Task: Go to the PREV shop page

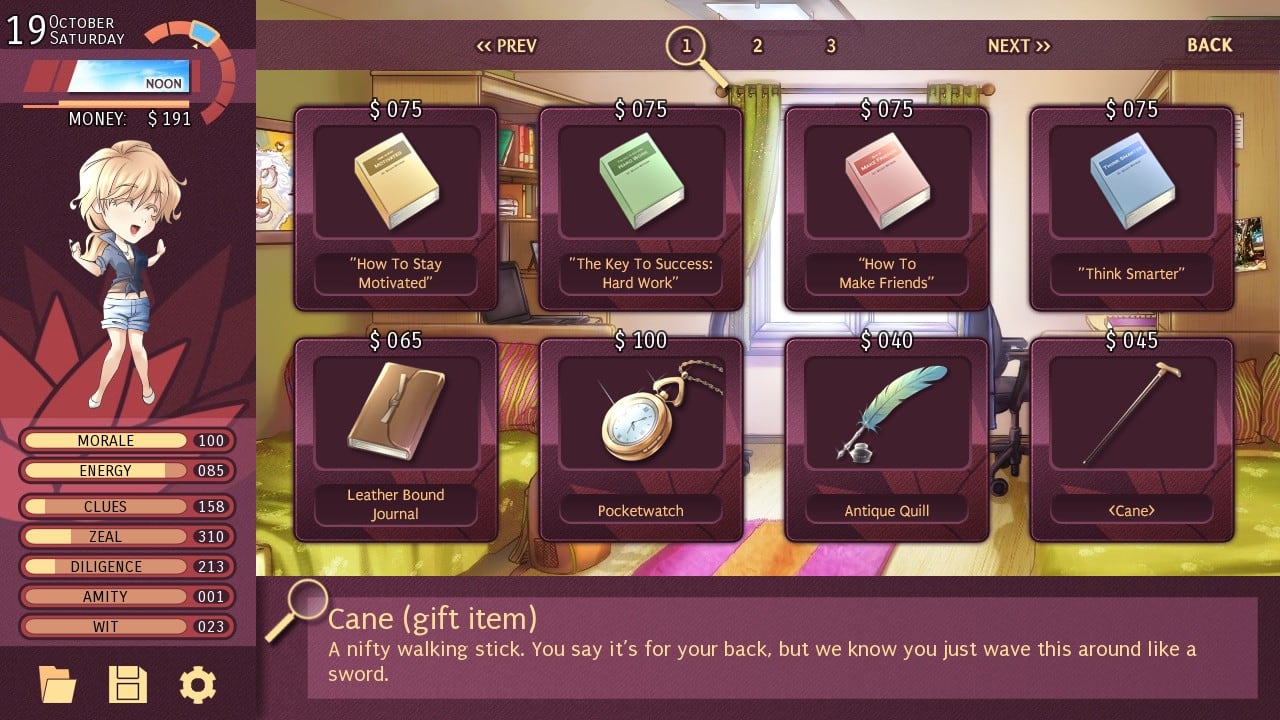Action: tap(506, 46)
